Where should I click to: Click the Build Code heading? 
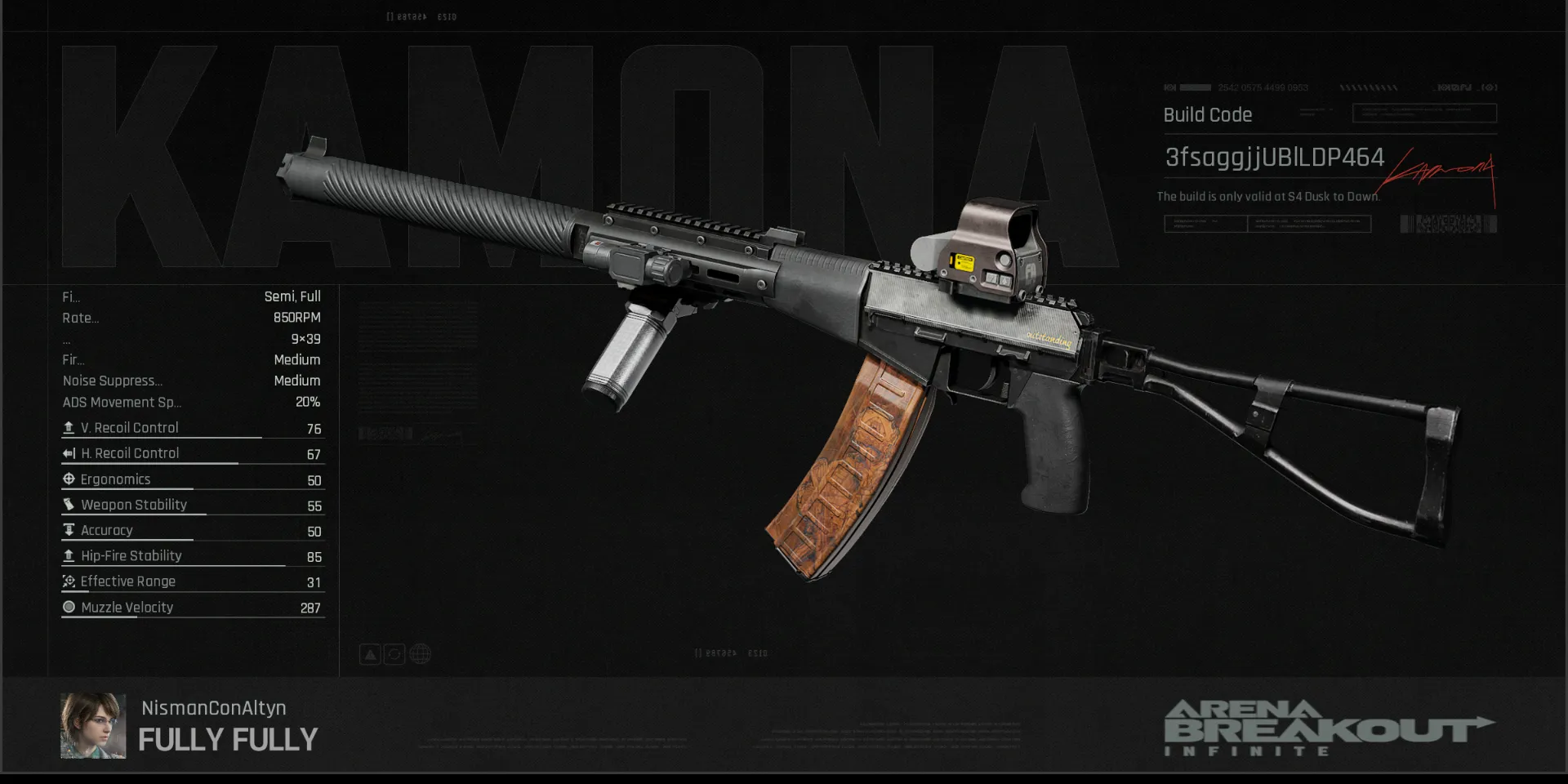click(1207, 115)
